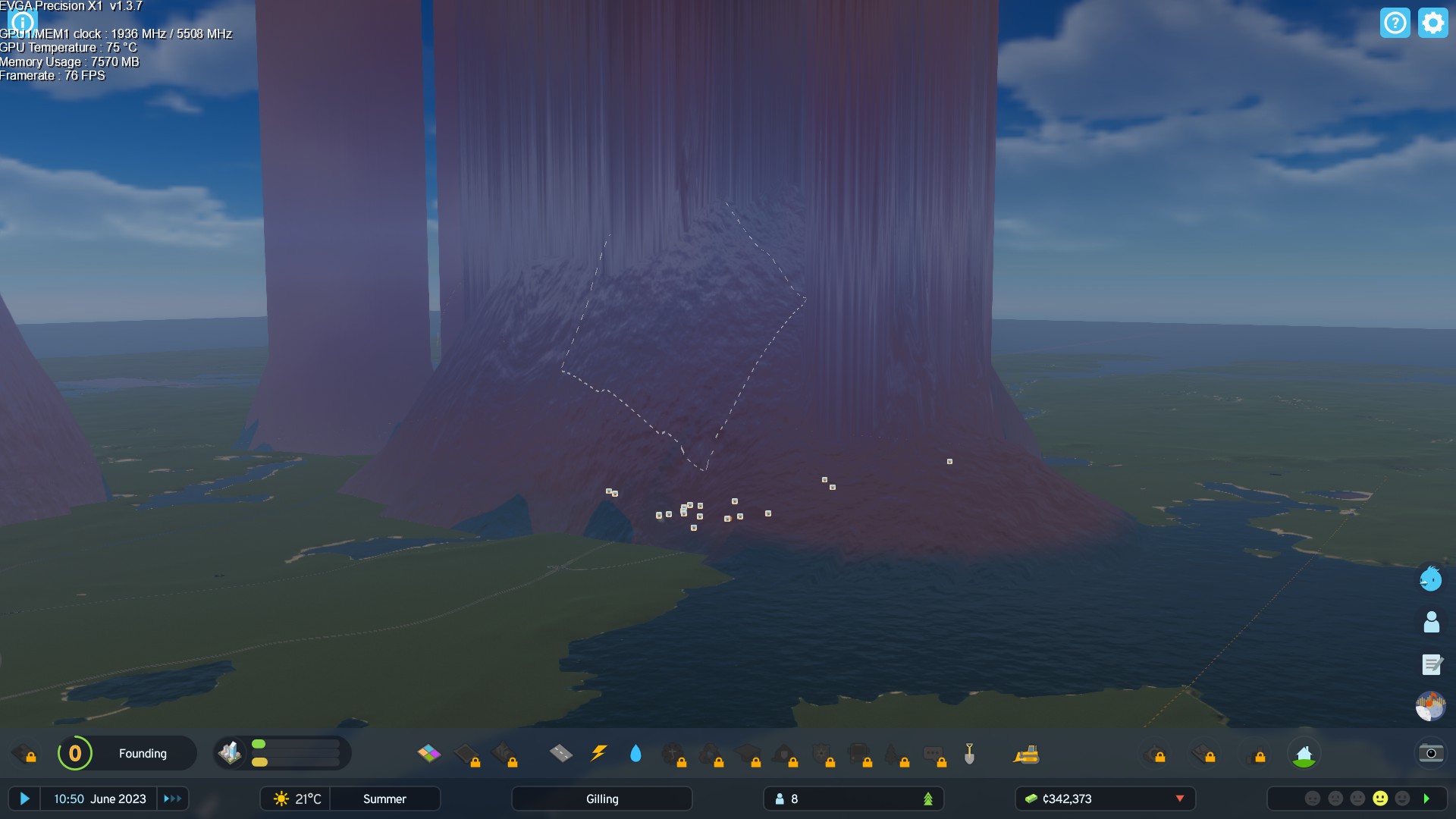Pause the simulation

click(x=25, y=799)
